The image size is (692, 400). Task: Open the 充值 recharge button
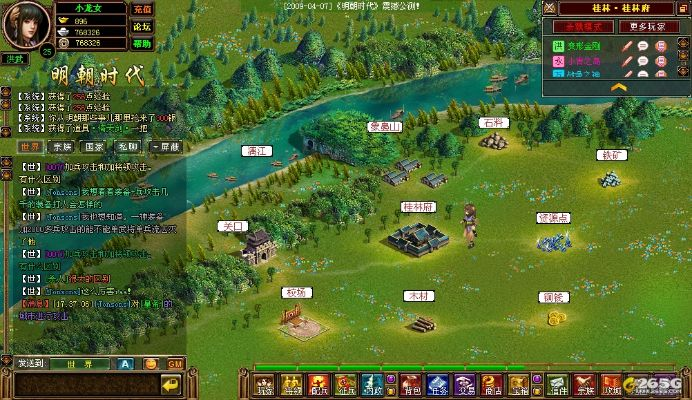142,9
